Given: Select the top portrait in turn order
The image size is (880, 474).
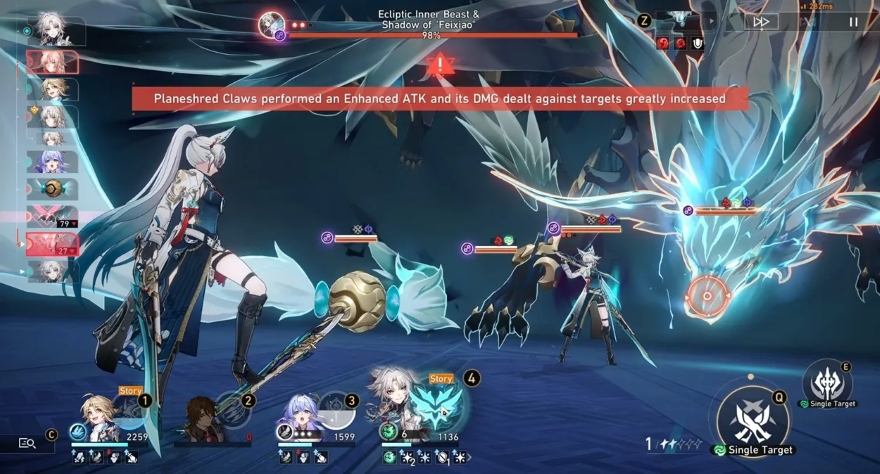Looking at the screenshot, I should pos(53,30).
